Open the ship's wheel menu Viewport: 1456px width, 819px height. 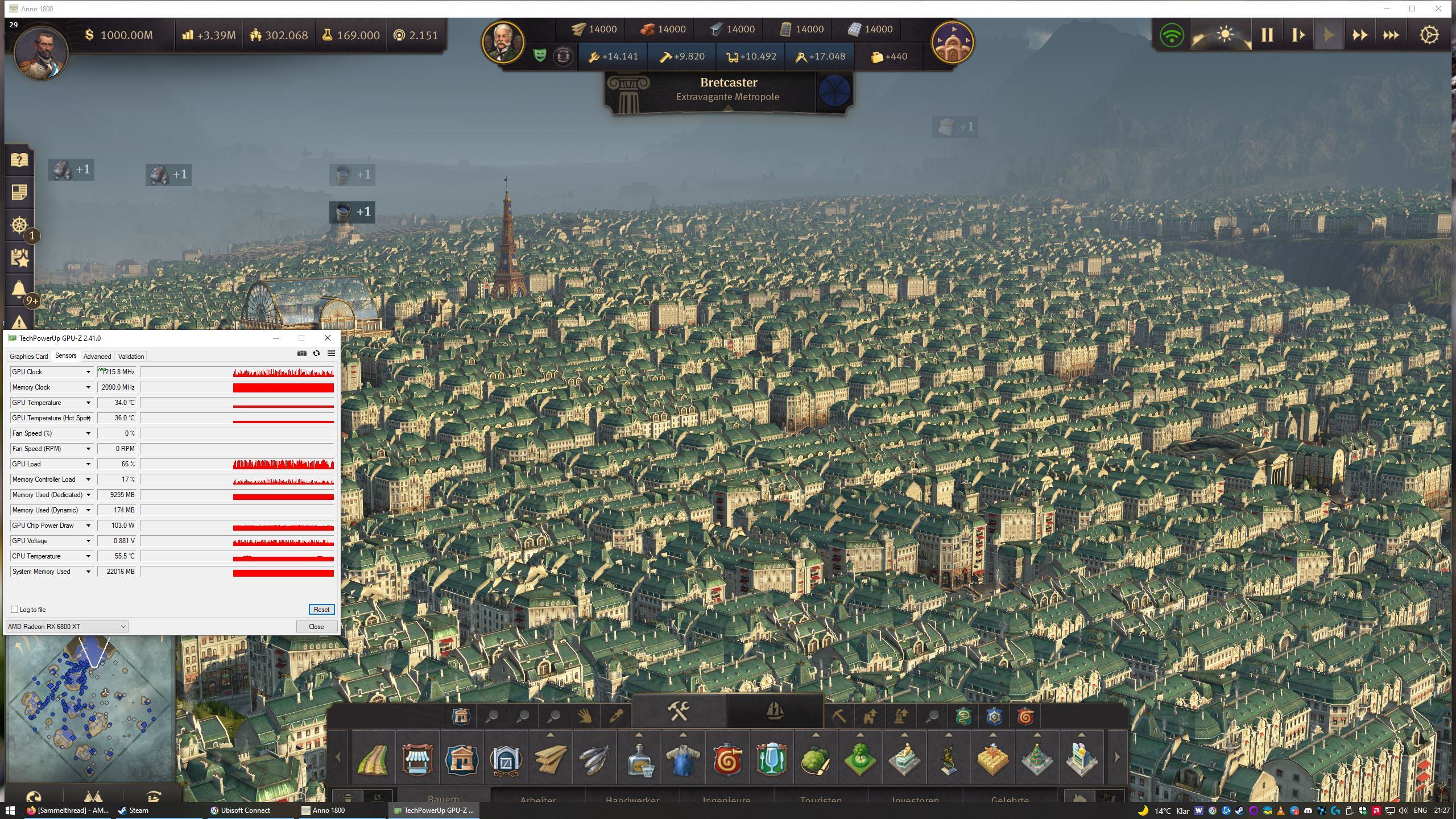[19, 225]
